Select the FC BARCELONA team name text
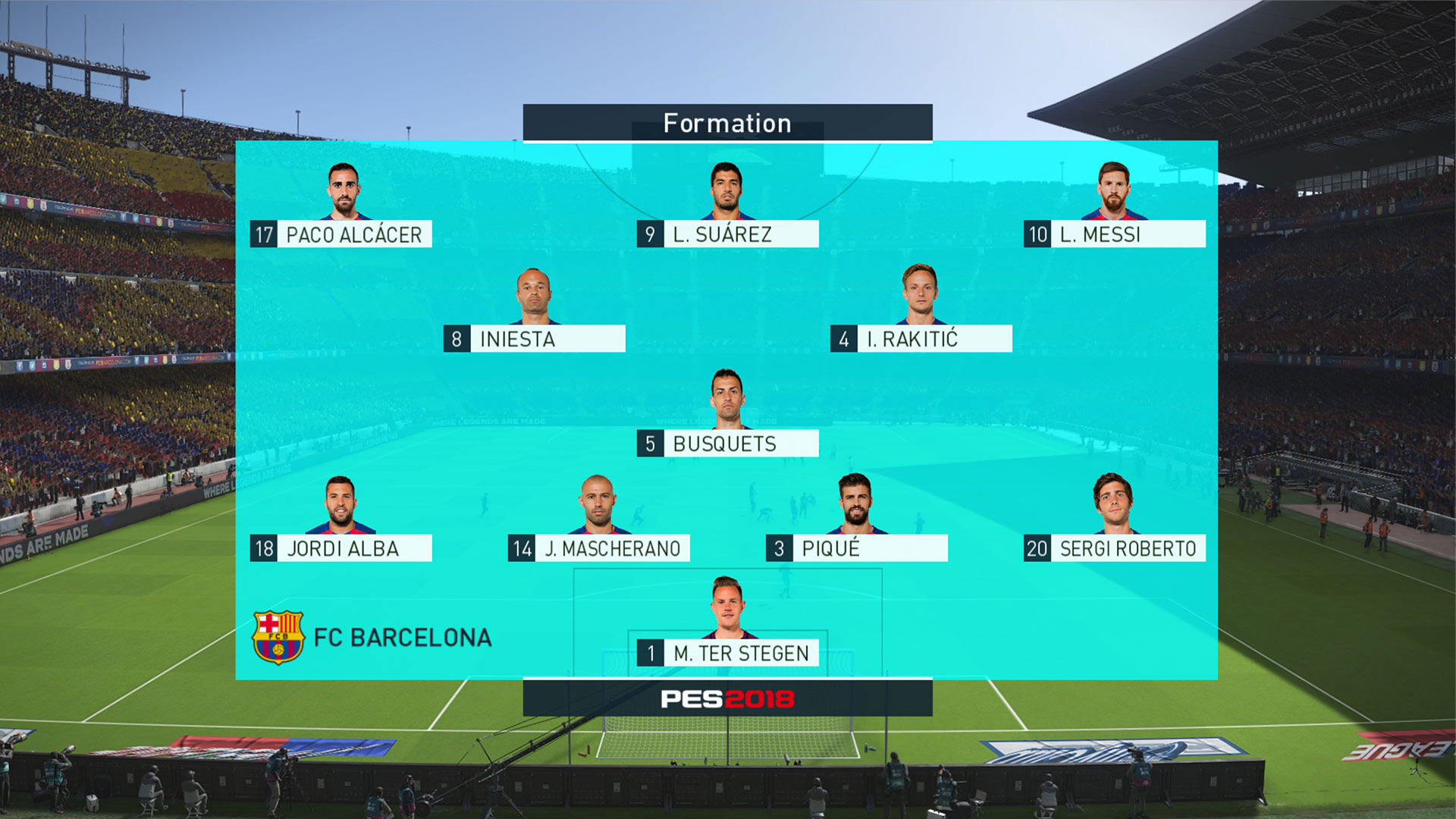The image size is (1456, 819). 404,637
